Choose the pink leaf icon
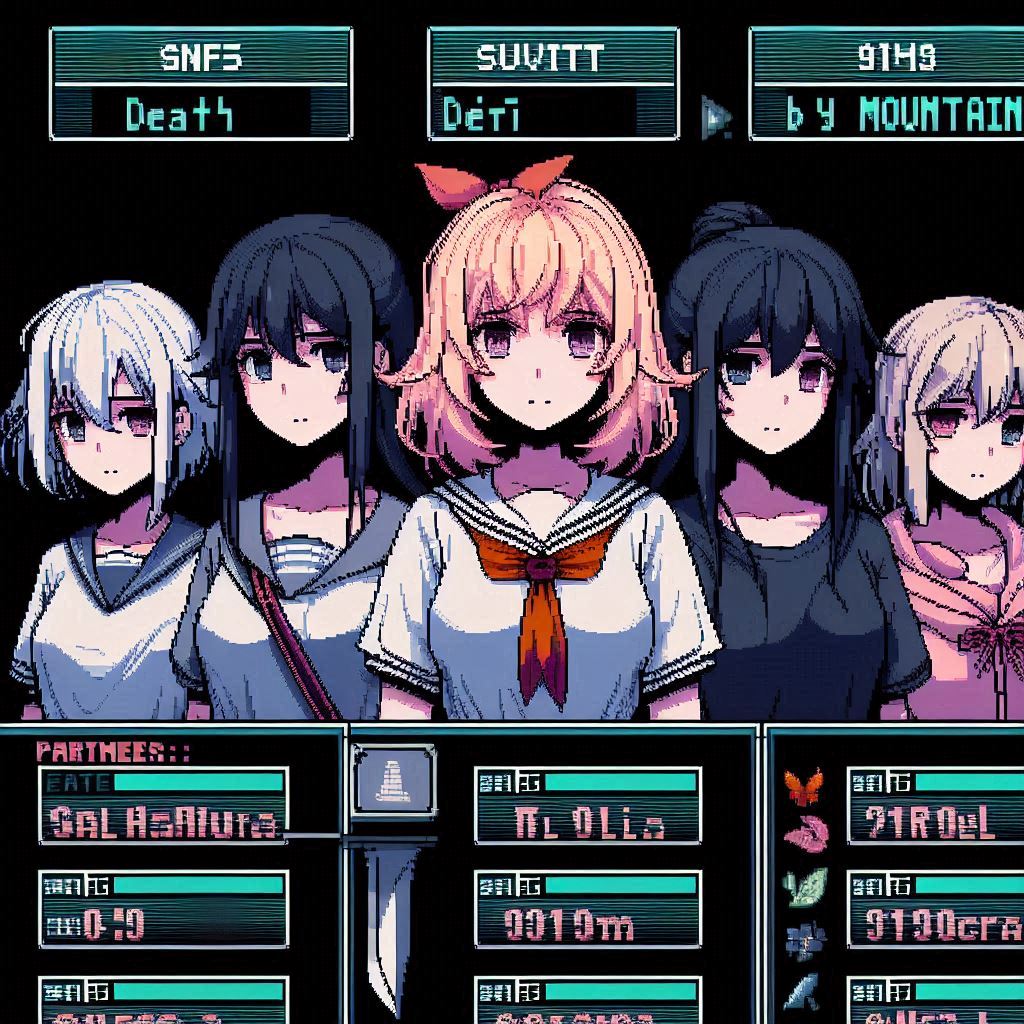The image size is (1024, 1024). click(x=805, y=834)
